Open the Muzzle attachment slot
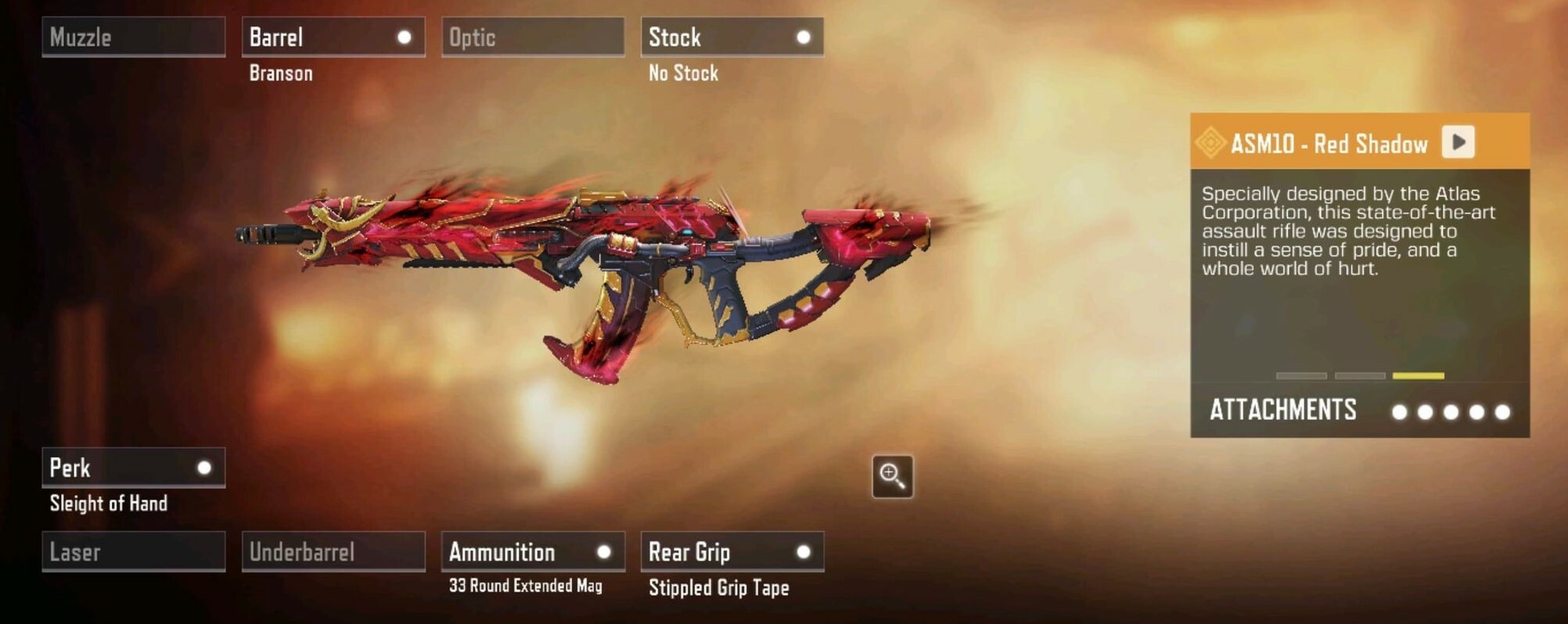This screenshot has width=1568, height=624. click(133, 37)
